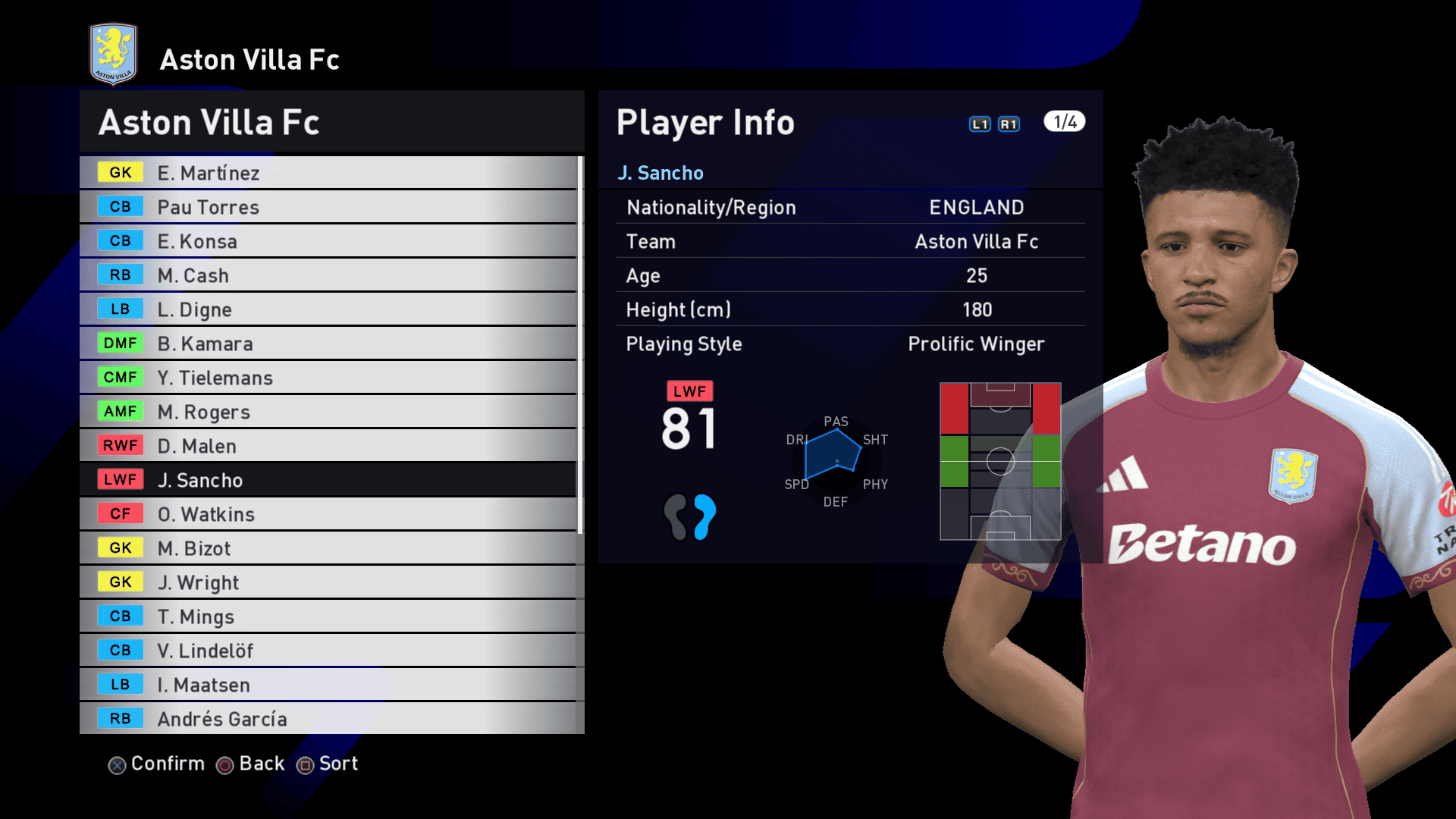Click the highlighted J. Sancho row
The image size is (1456, 819).
point(328,480)
